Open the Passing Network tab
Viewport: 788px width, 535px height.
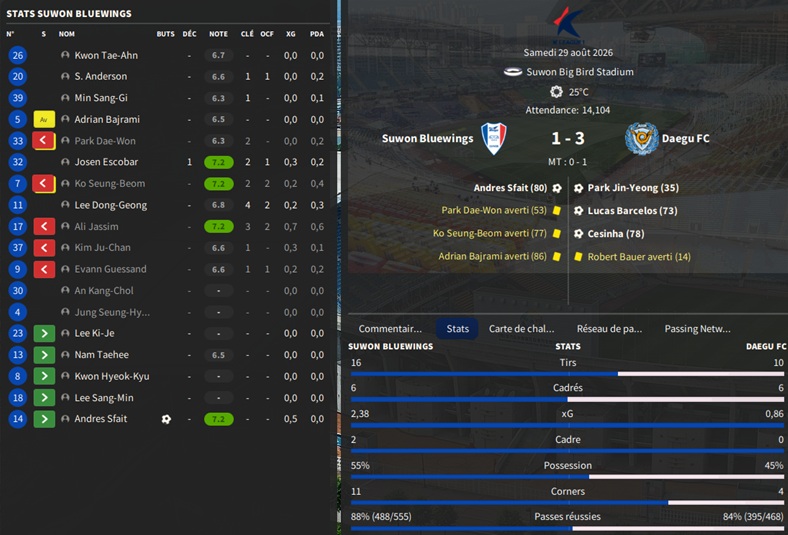tap(697, 328)
